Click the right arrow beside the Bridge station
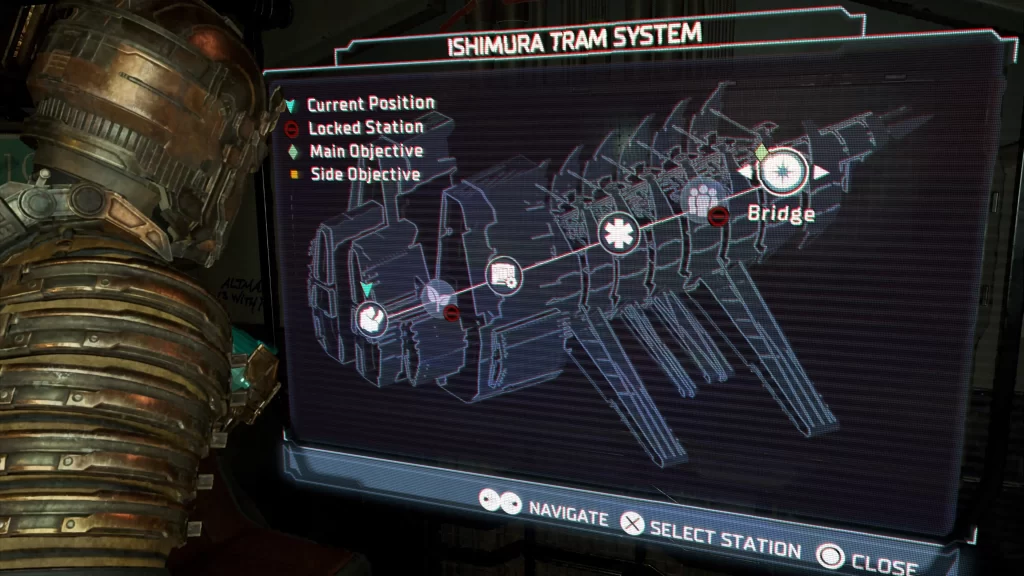 pos(821,172)
